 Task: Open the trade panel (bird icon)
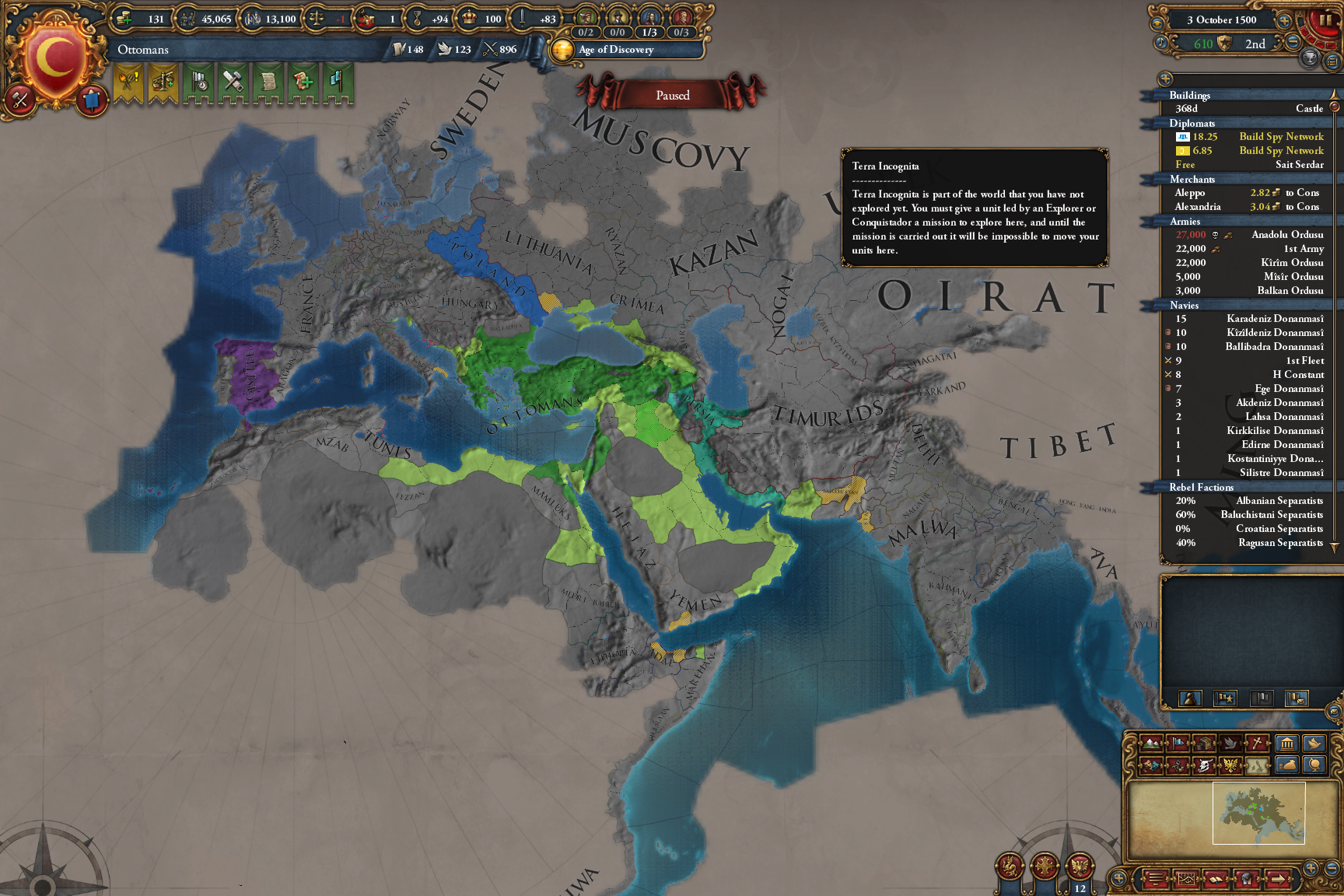pos(1314,744)
